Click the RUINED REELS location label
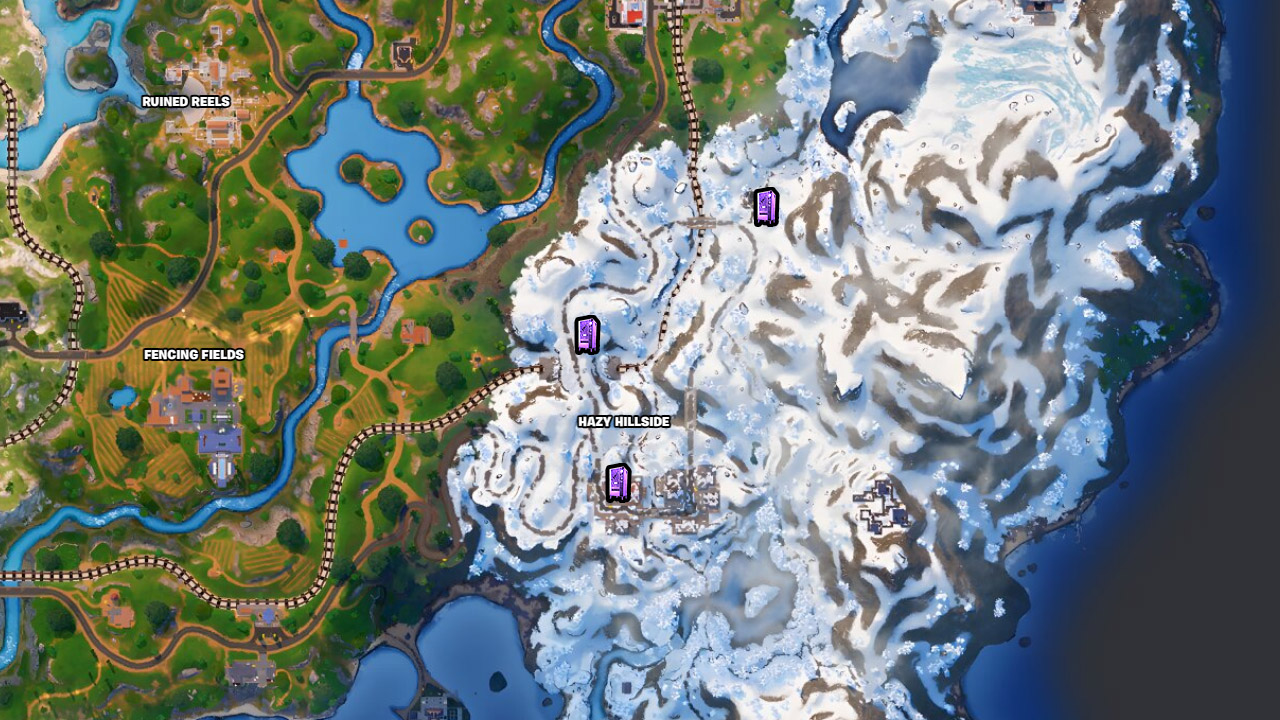1280x720 pixels. (x=188, y=101)
